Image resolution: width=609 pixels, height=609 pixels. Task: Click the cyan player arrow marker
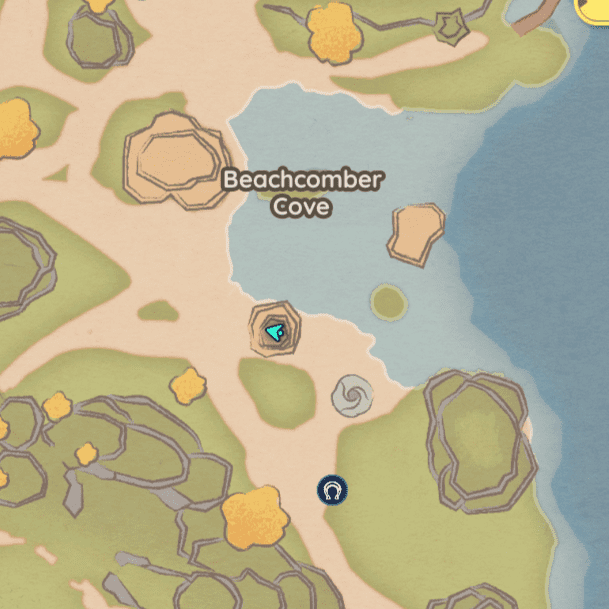point(276,331)
